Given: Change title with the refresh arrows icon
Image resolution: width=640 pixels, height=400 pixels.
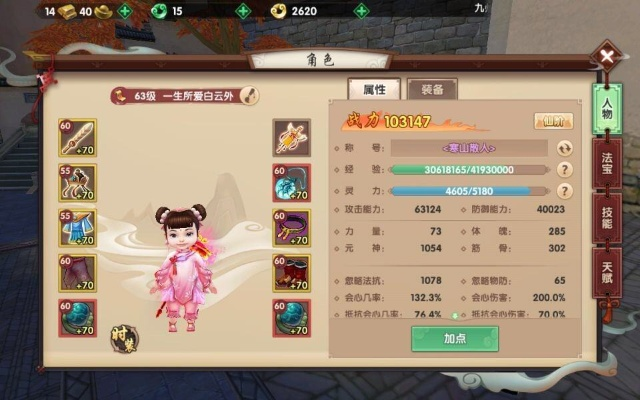Looking at the screenshot, I should pyautogui.click(x=565, y=148).
